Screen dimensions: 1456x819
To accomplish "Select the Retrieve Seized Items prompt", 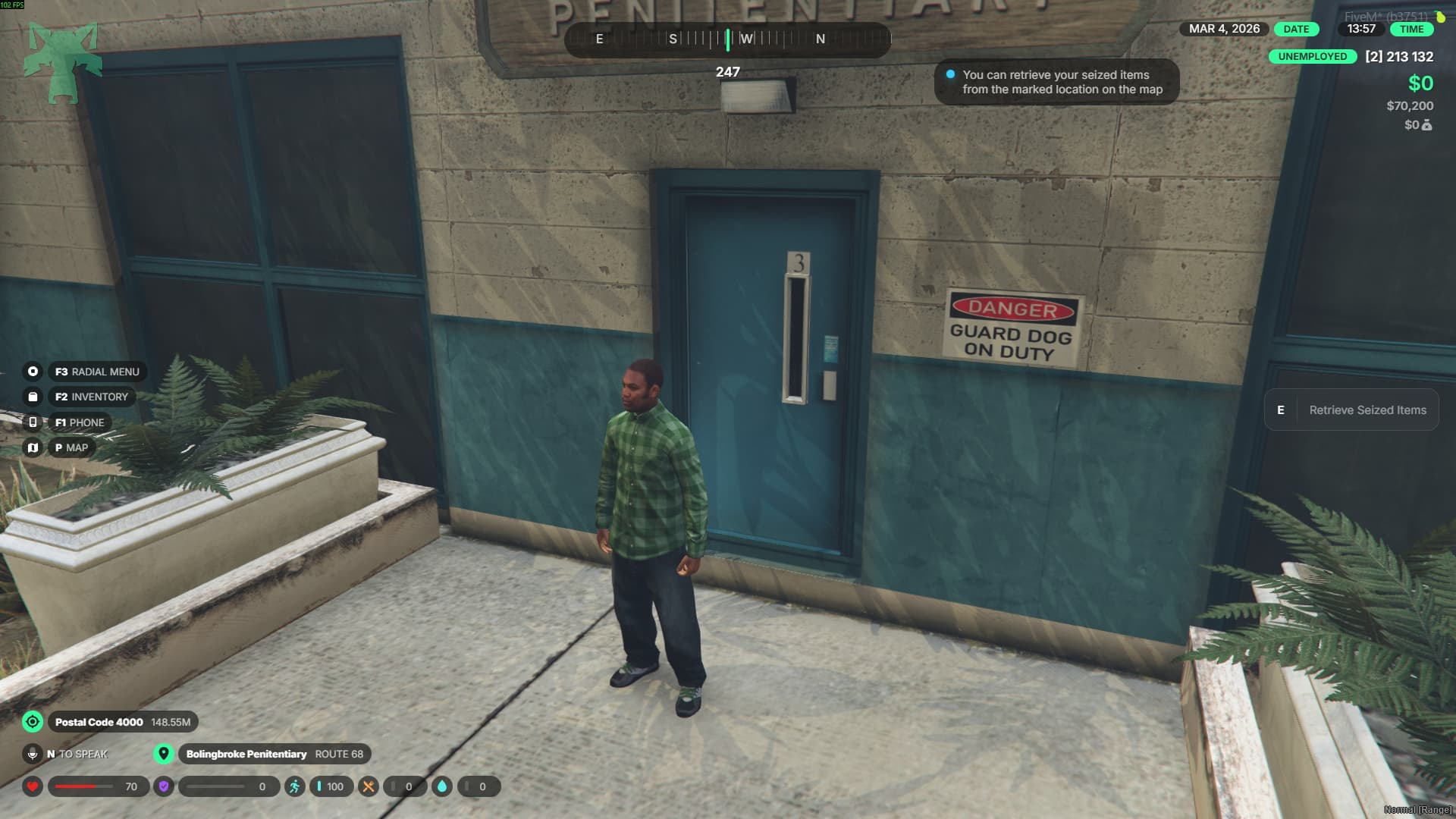I will (1351, 410).
